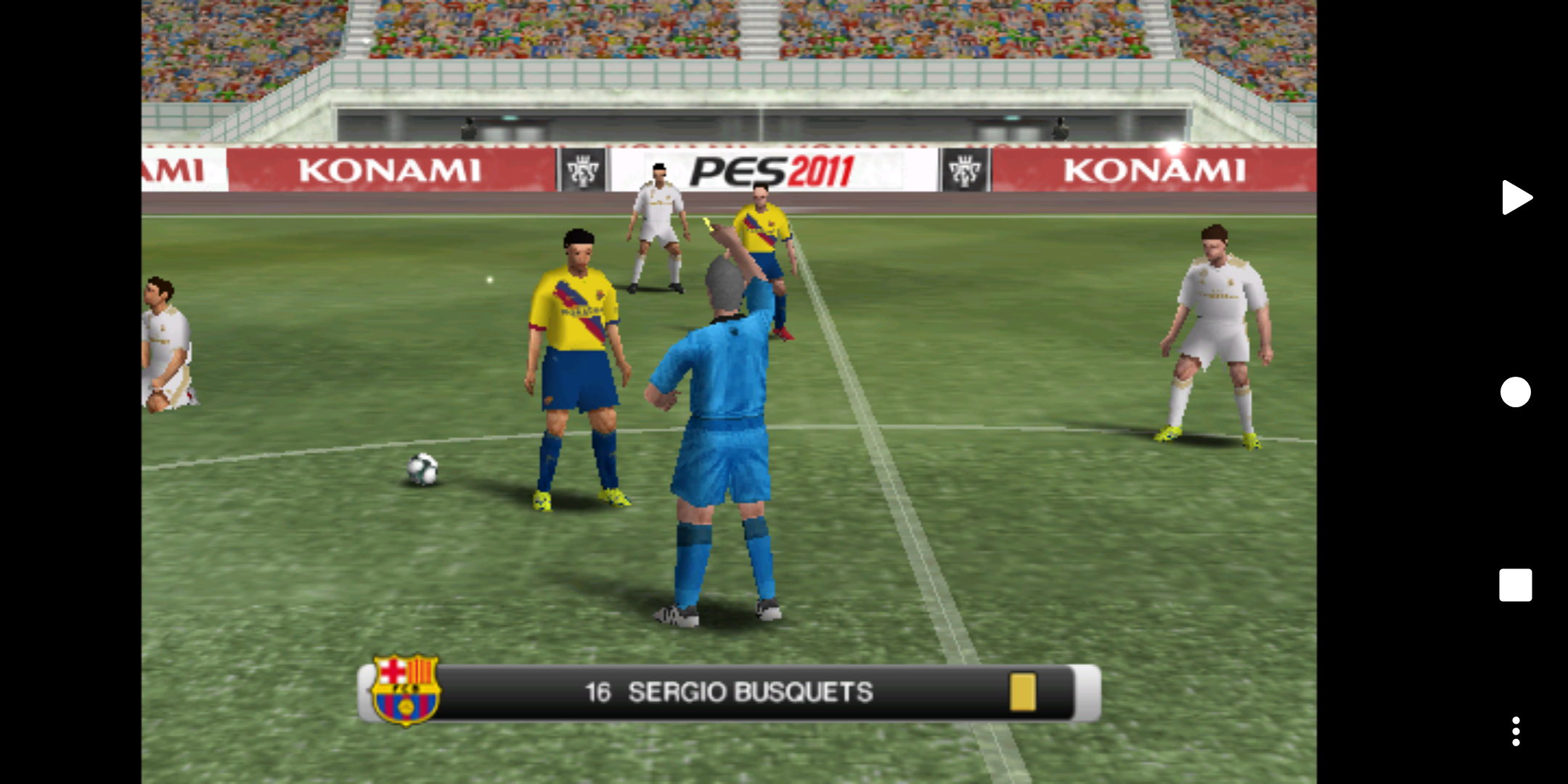Open the three-dot overflow menu
The width and height of the screenshot is (1568, 784).
coord(1516,731)
